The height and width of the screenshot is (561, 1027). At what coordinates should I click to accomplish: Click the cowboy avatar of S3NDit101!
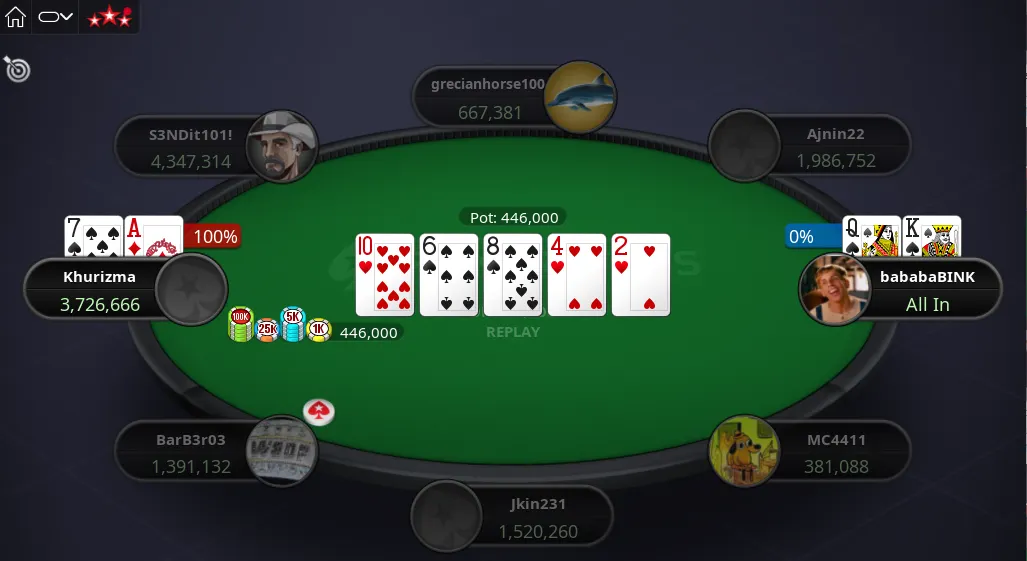tap(282, 146)
